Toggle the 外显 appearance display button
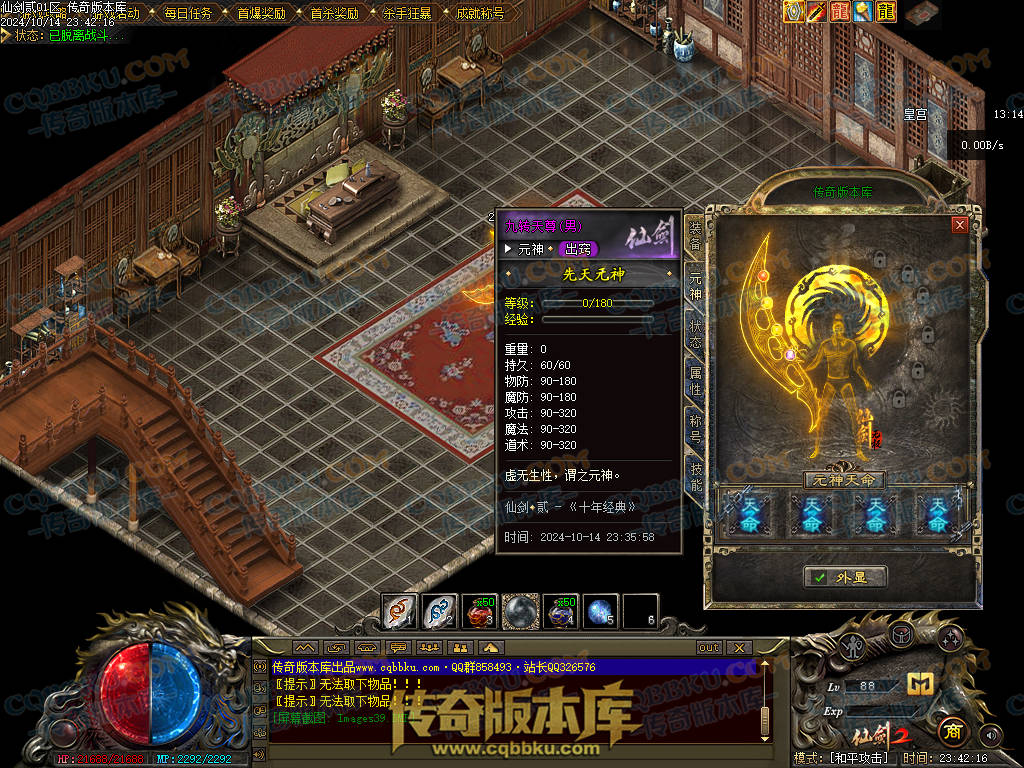 (x=845, y=577)
